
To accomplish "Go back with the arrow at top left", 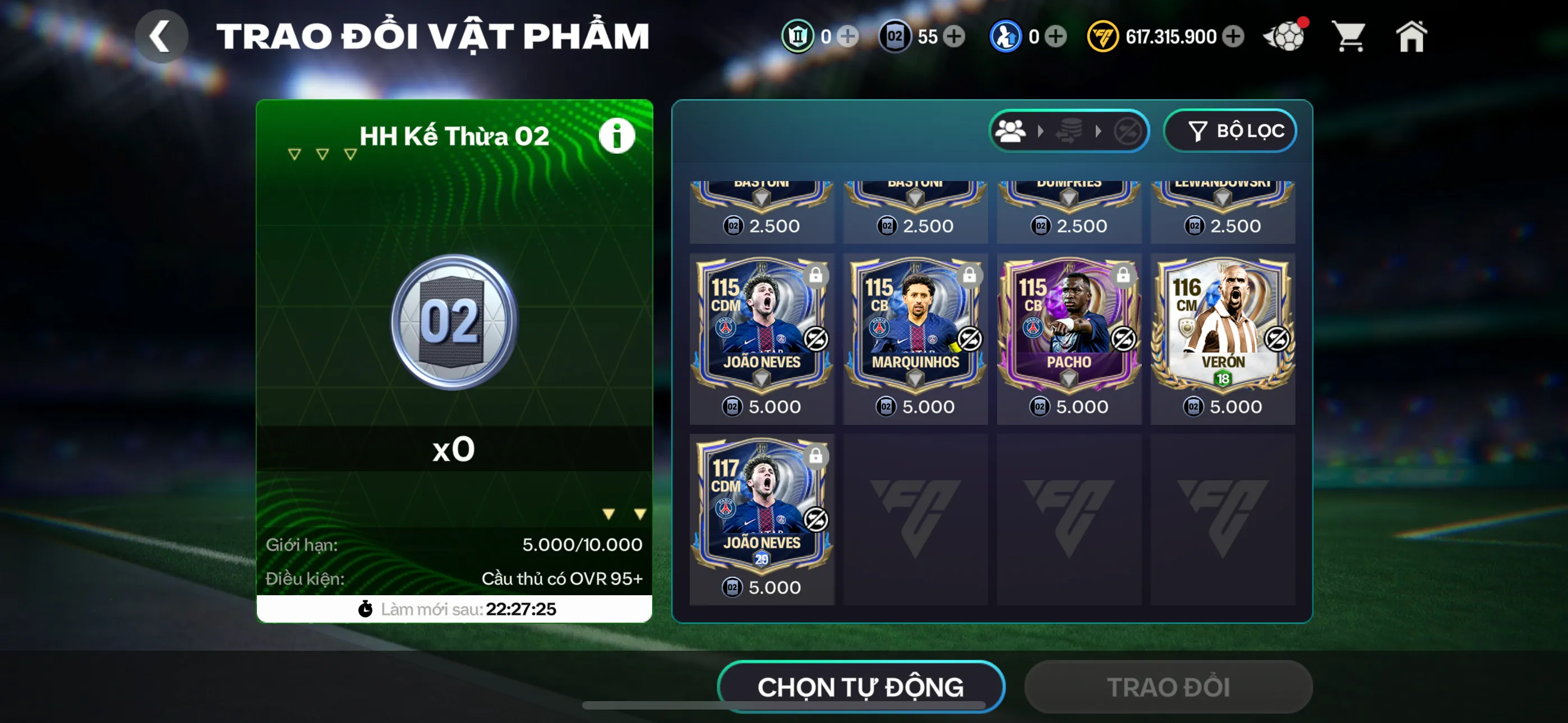I will click(x=161, y=36).
